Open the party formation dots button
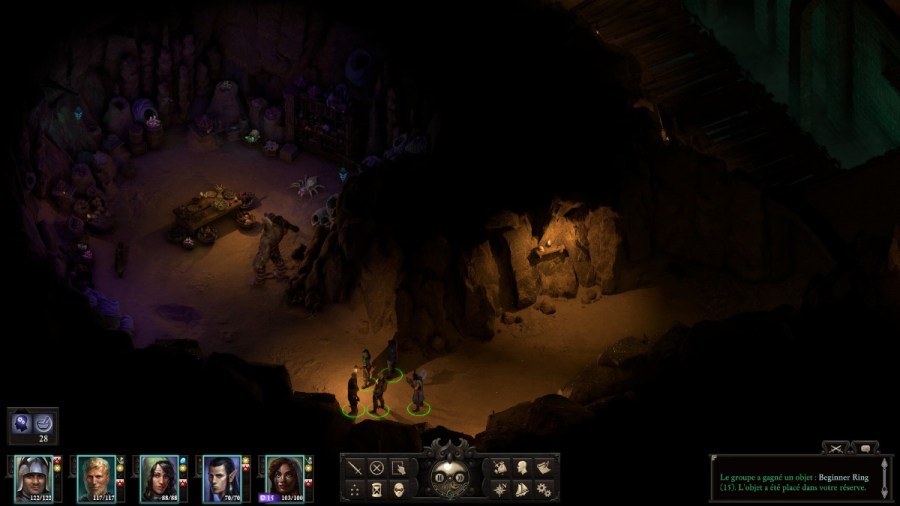Image resolution: width=900 pixels, height=506 pixels. (x=354, y=489)
